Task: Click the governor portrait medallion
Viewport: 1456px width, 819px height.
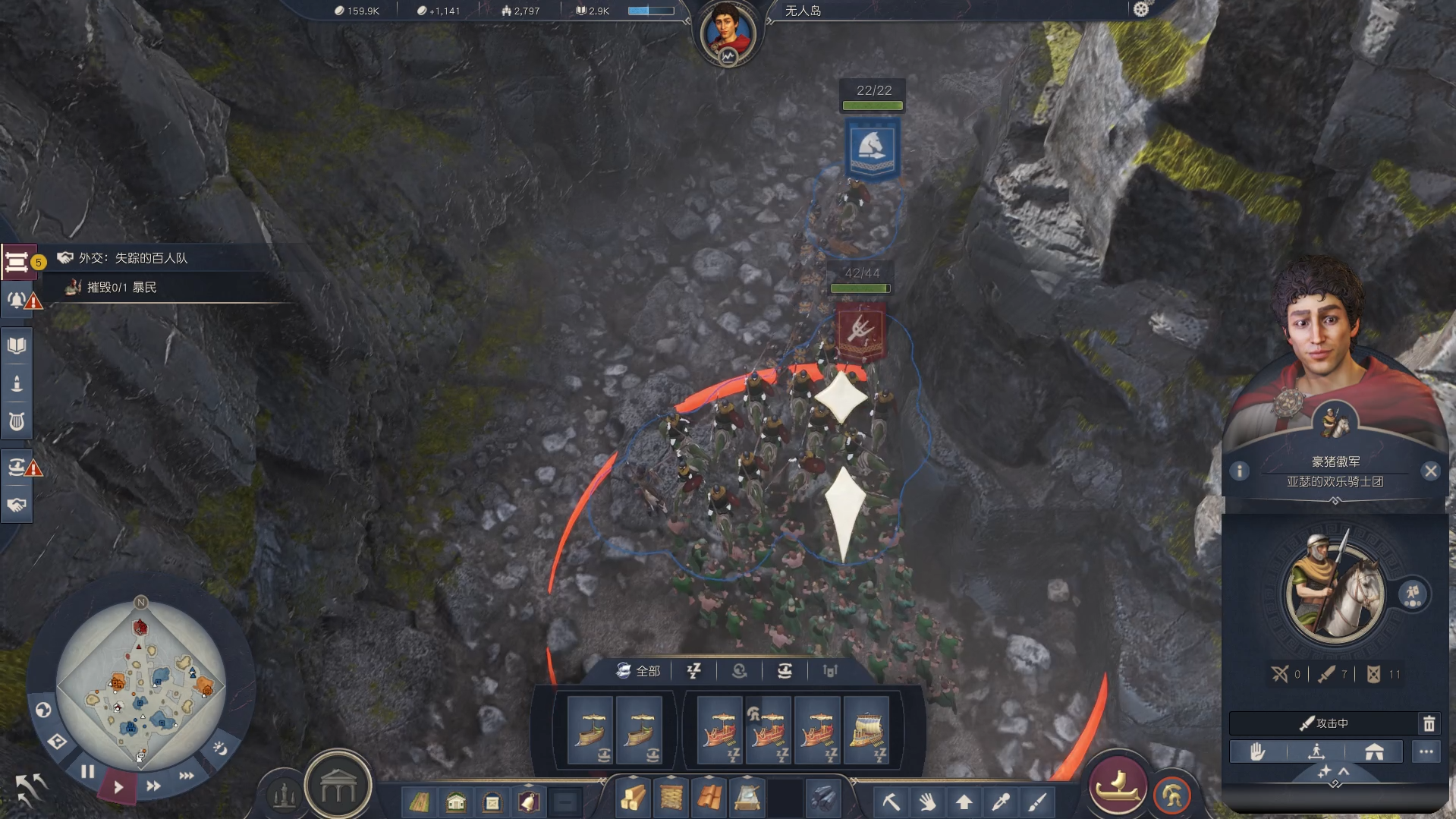Action: coord(728,33)
